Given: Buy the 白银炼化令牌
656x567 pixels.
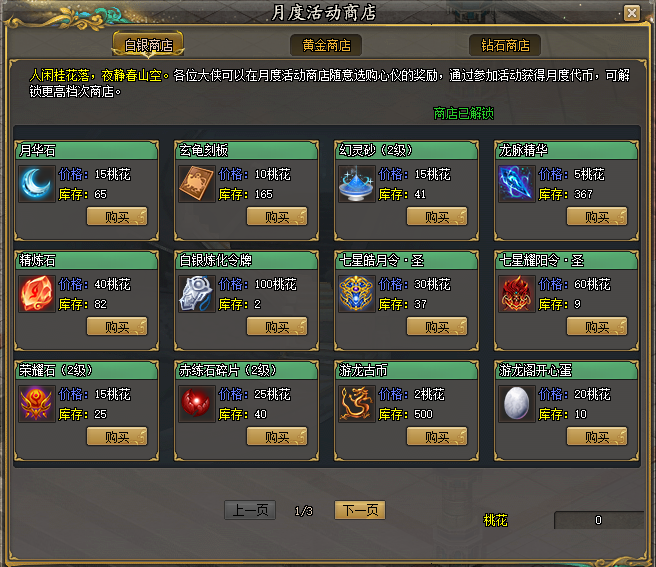Looking at the screenshot, I should point(277,327).
